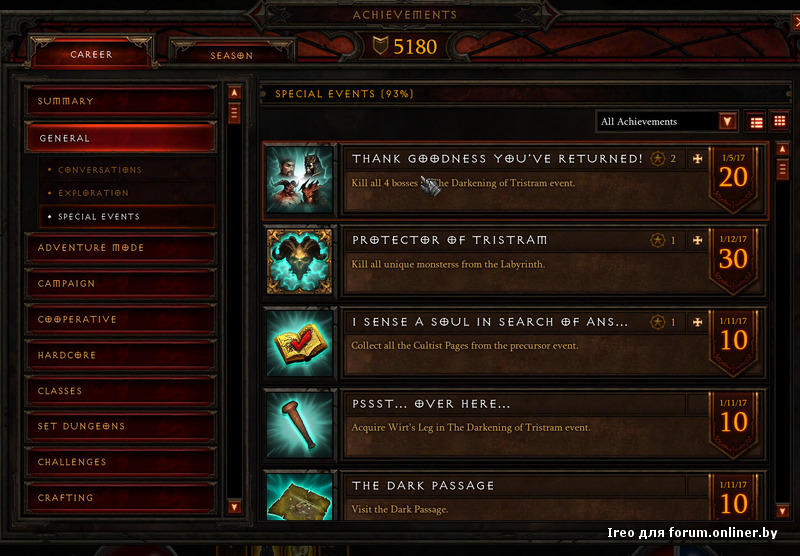The image size is (800, 556).
Task: Switch to list view layout
Action: (756, 122)
